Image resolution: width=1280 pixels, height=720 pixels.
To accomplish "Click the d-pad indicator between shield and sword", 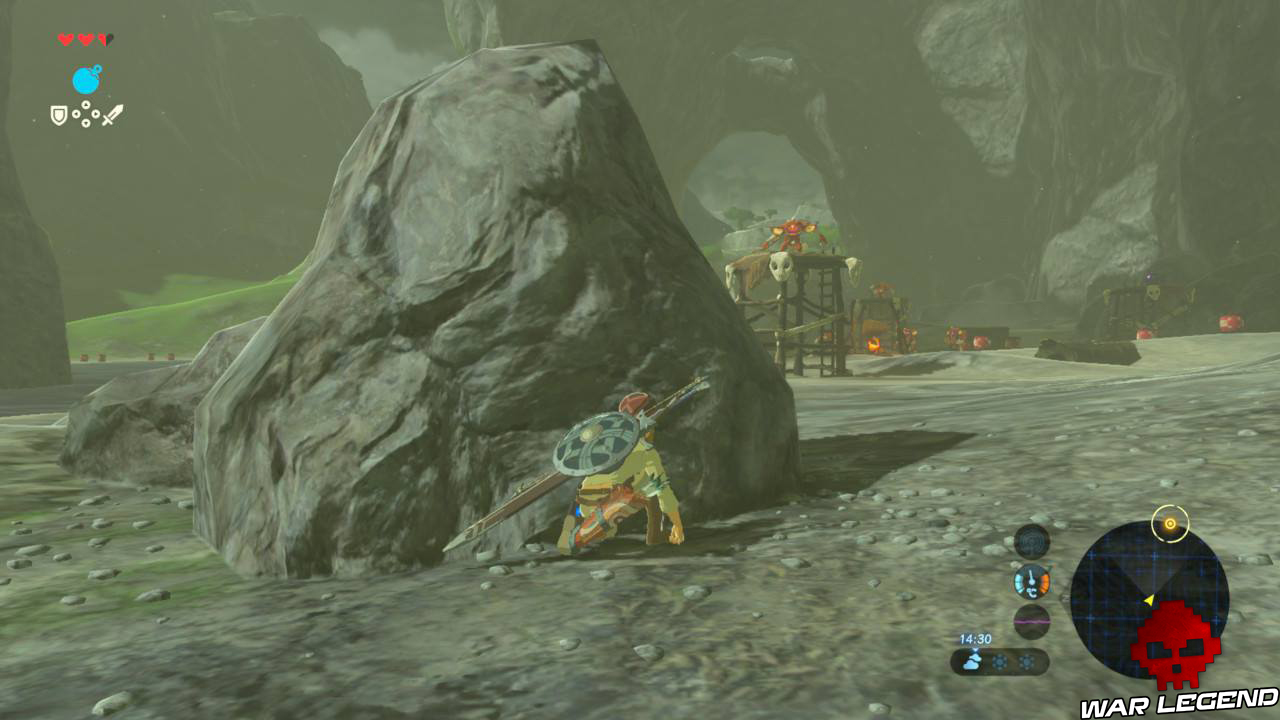I will pos(86,114).
